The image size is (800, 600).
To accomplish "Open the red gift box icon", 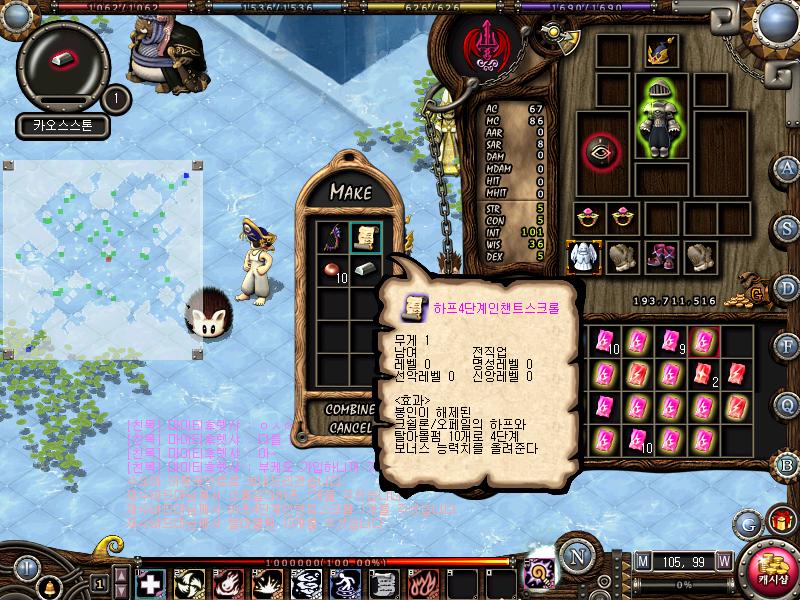I will 779,520.
